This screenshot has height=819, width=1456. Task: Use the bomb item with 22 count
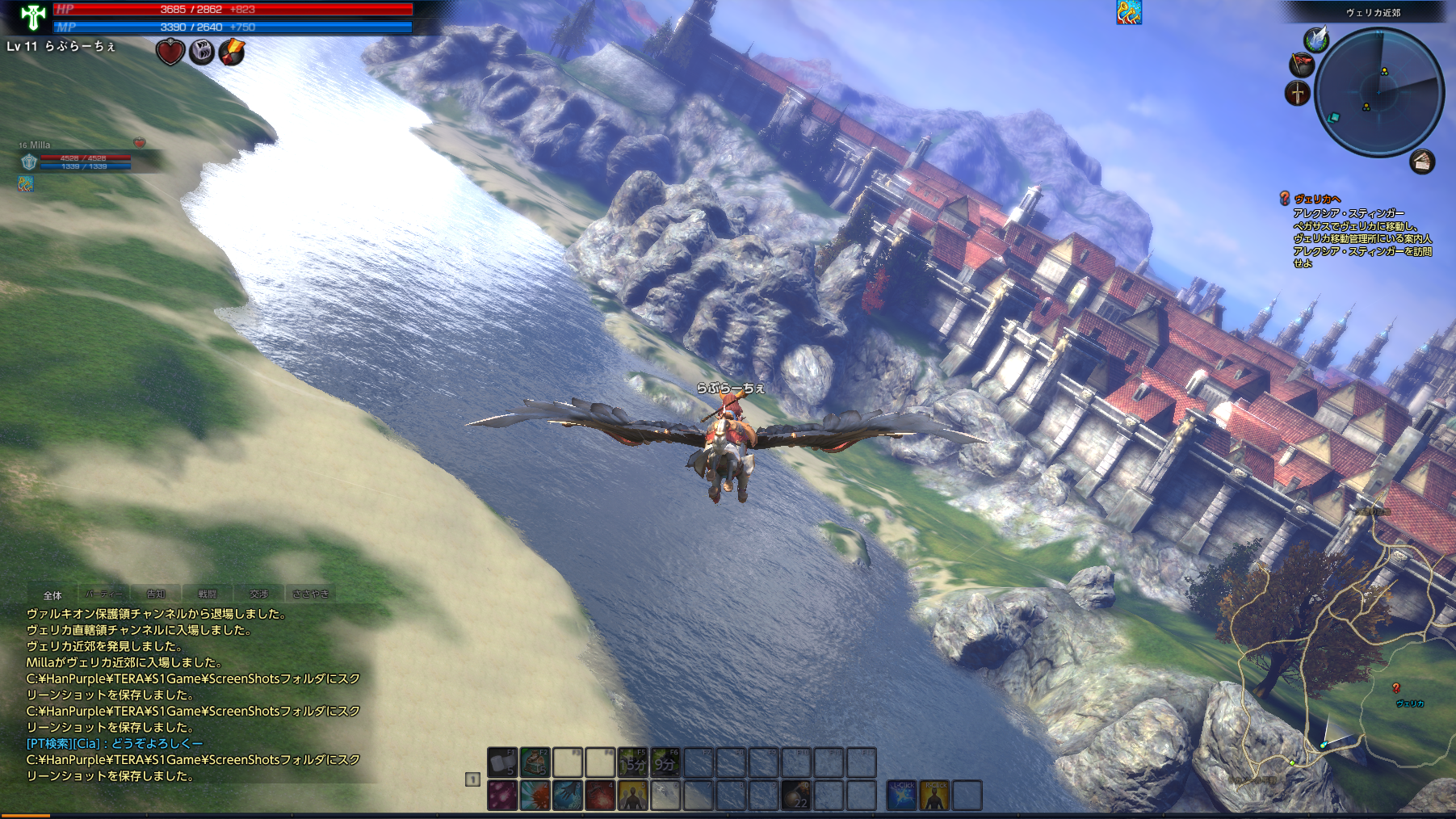coord(796,796)
